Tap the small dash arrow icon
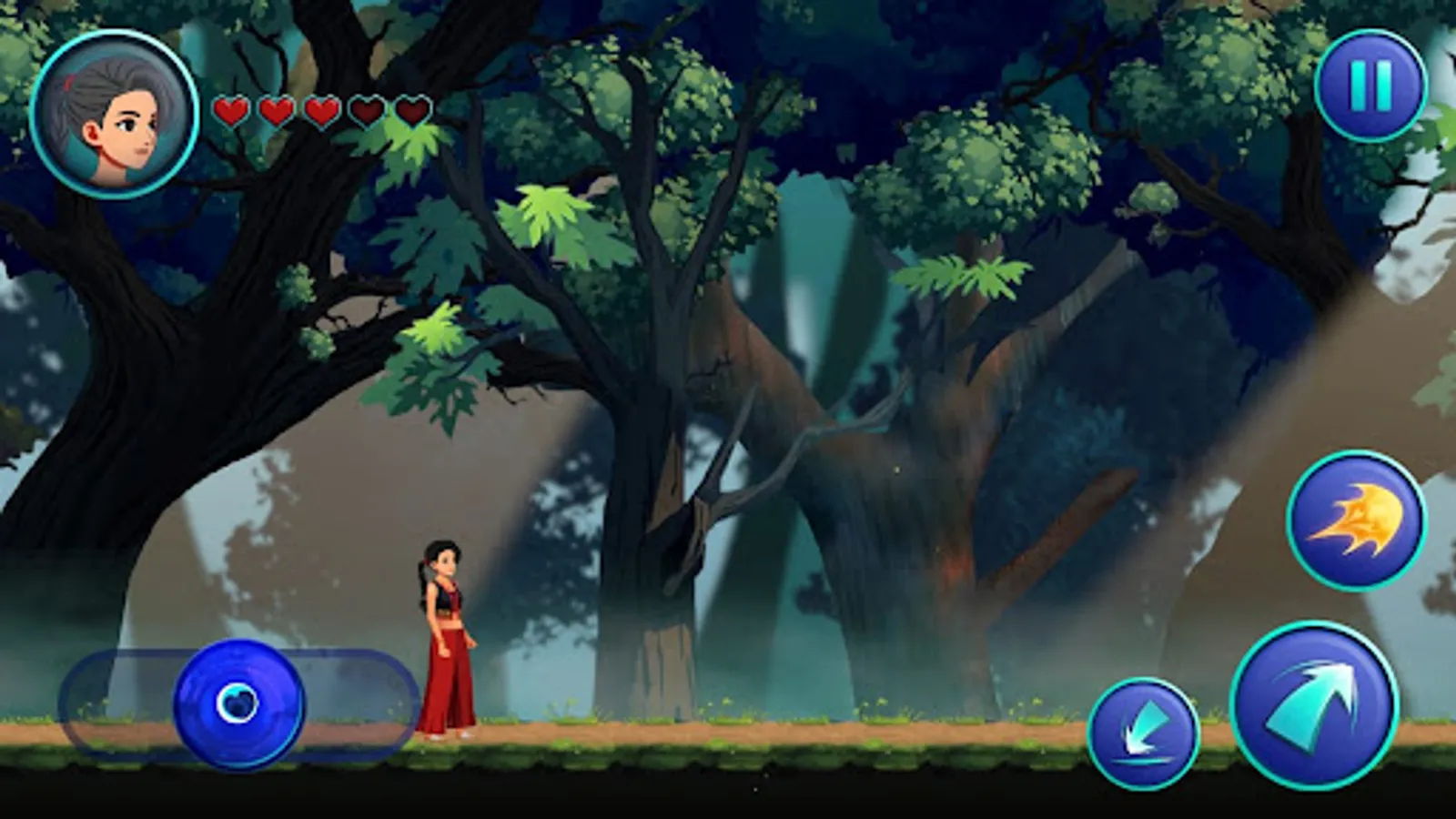The height and width of the screenshot is (819, 1456). pos(1145,731)
